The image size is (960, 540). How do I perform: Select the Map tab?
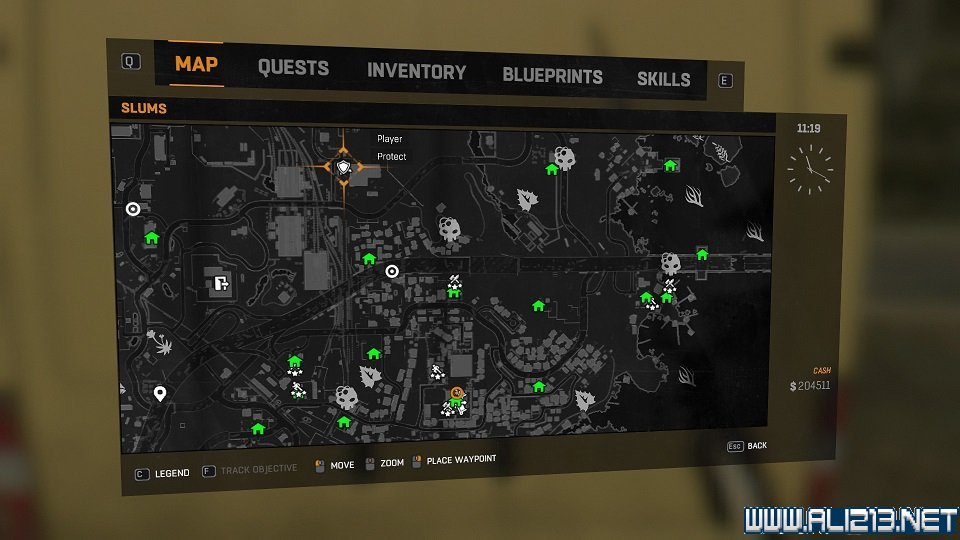click(x=196, y=64)
